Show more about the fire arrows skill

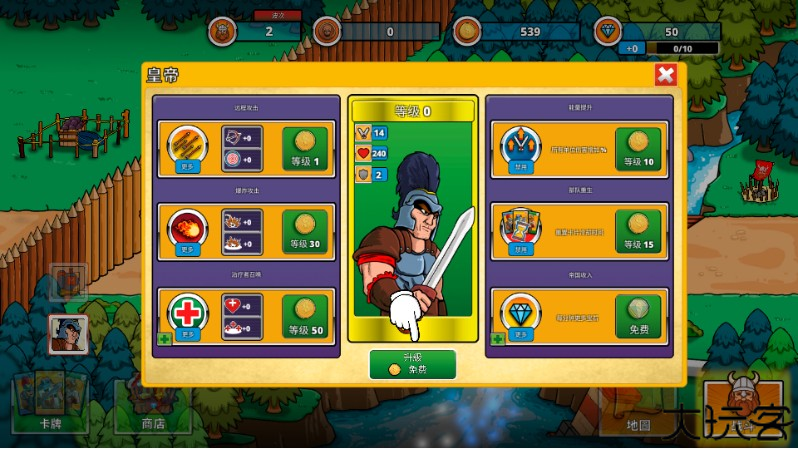click(x=187, y=149)
